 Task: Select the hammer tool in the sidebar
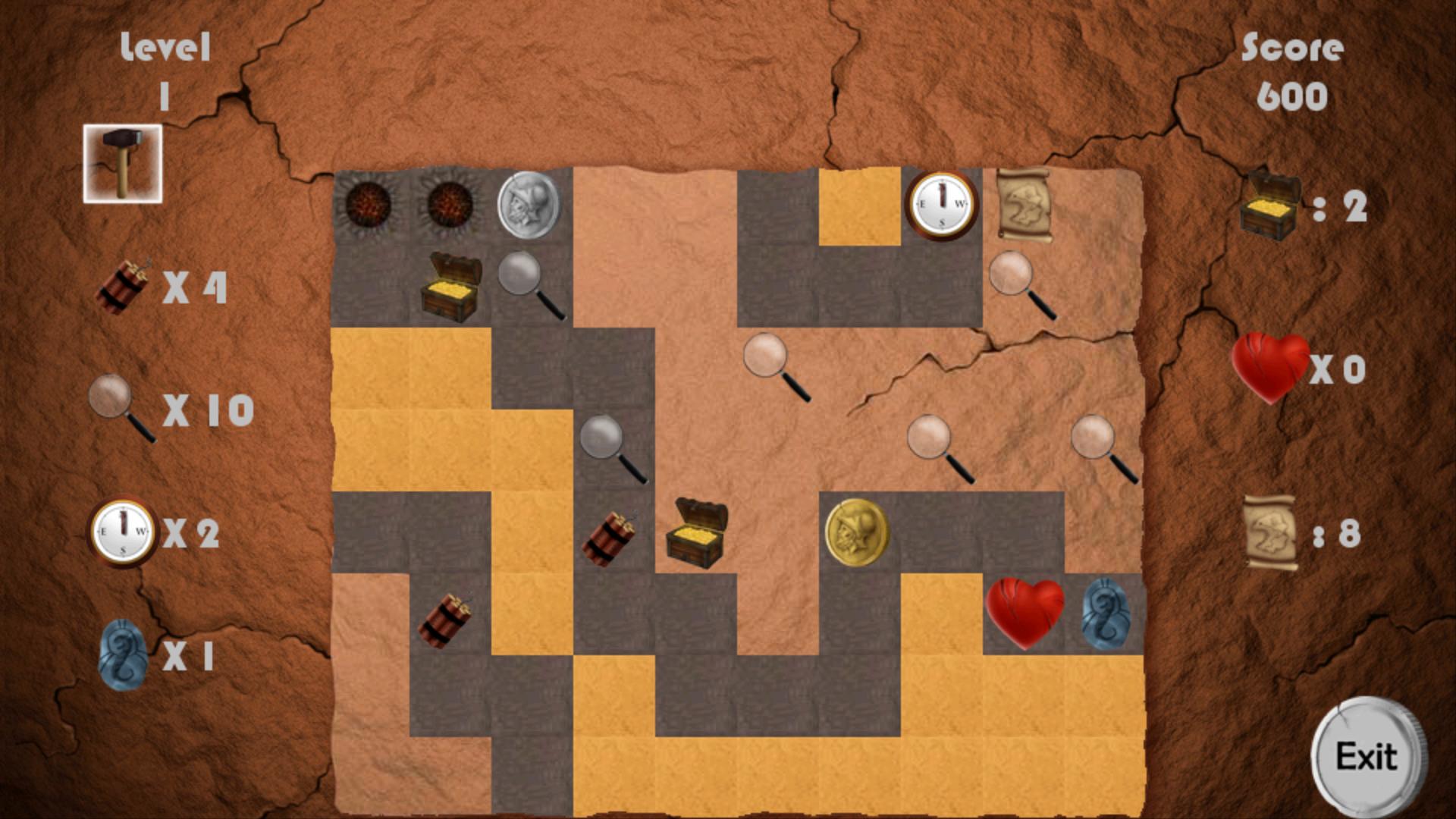pyautogui.click(x=121, y=162)
